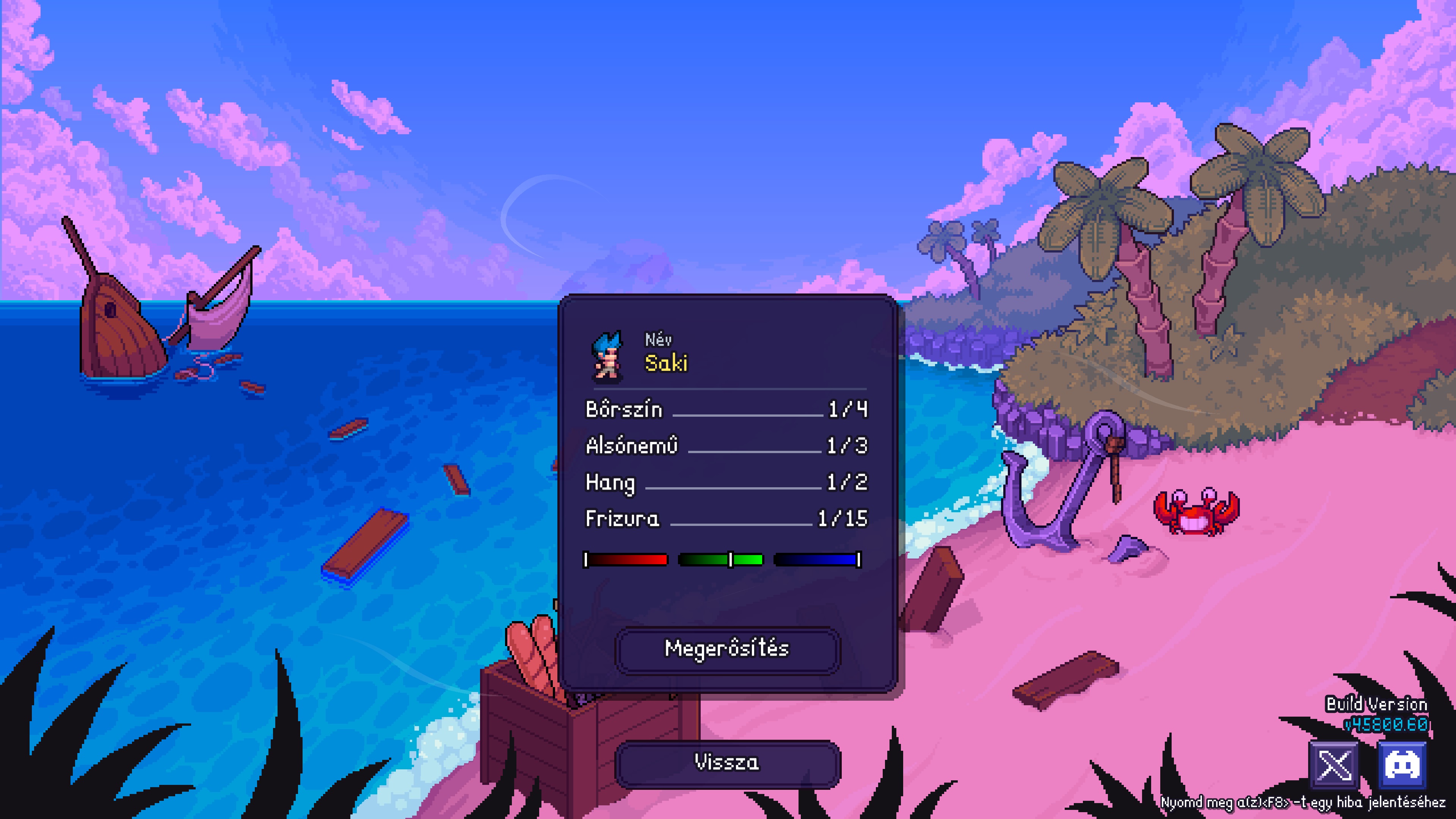Go back with the Vissza button
This screenshot has height=819, width=1456.
click(727, 763)
